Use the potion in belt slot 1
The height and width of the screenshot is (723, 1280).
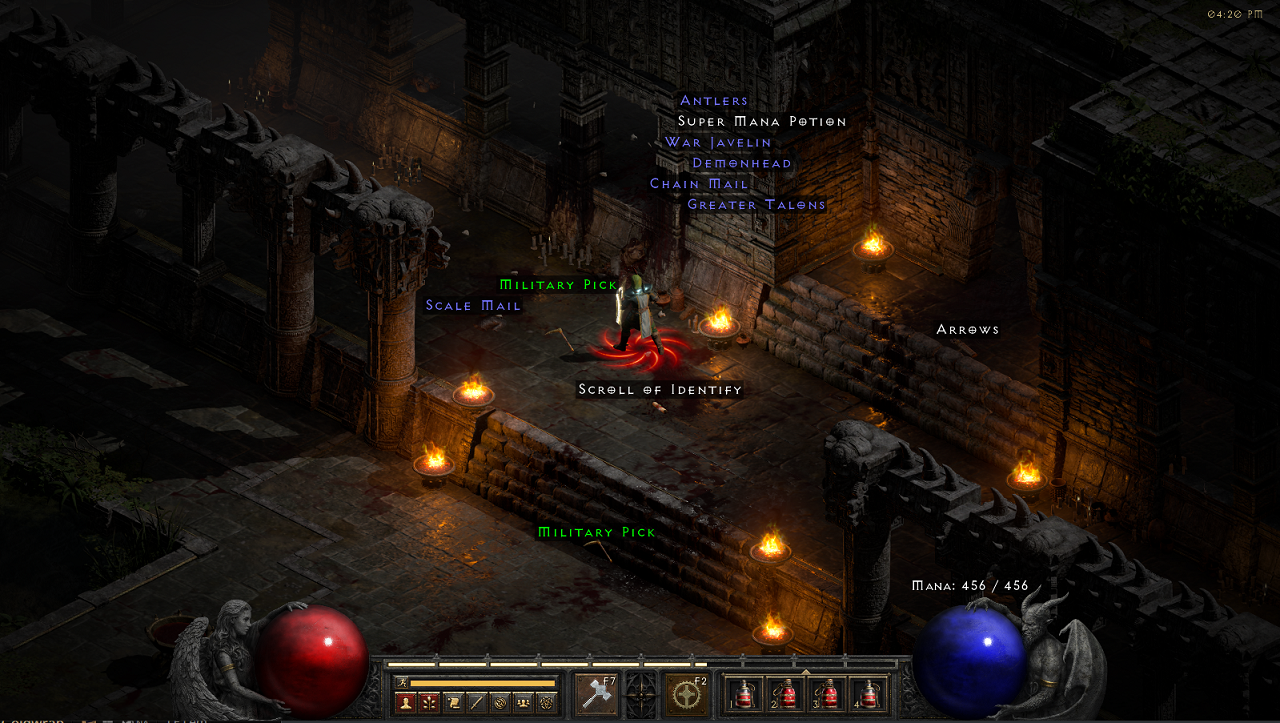coord(743,694)
